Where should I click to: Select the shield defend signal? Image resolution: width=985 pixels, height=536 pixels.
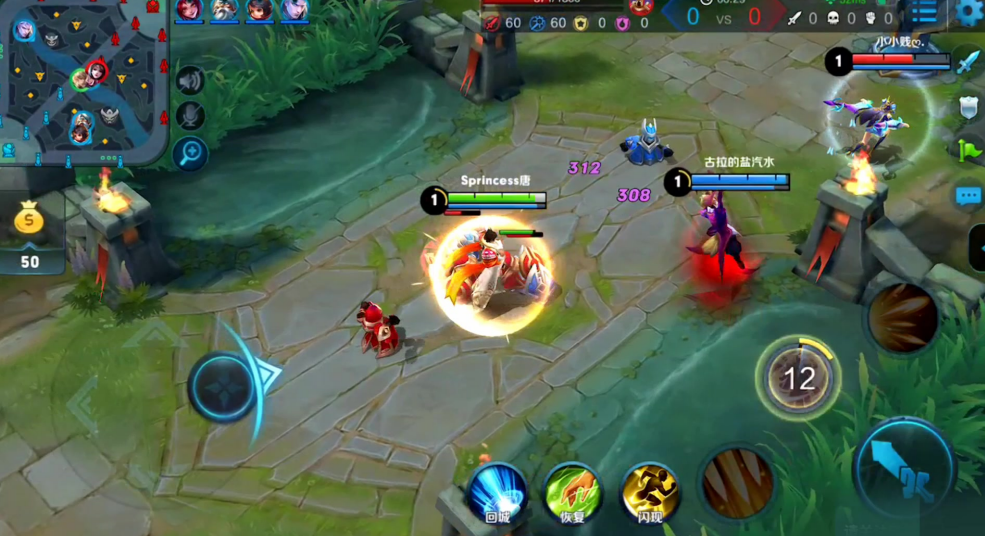click(968, 107)
